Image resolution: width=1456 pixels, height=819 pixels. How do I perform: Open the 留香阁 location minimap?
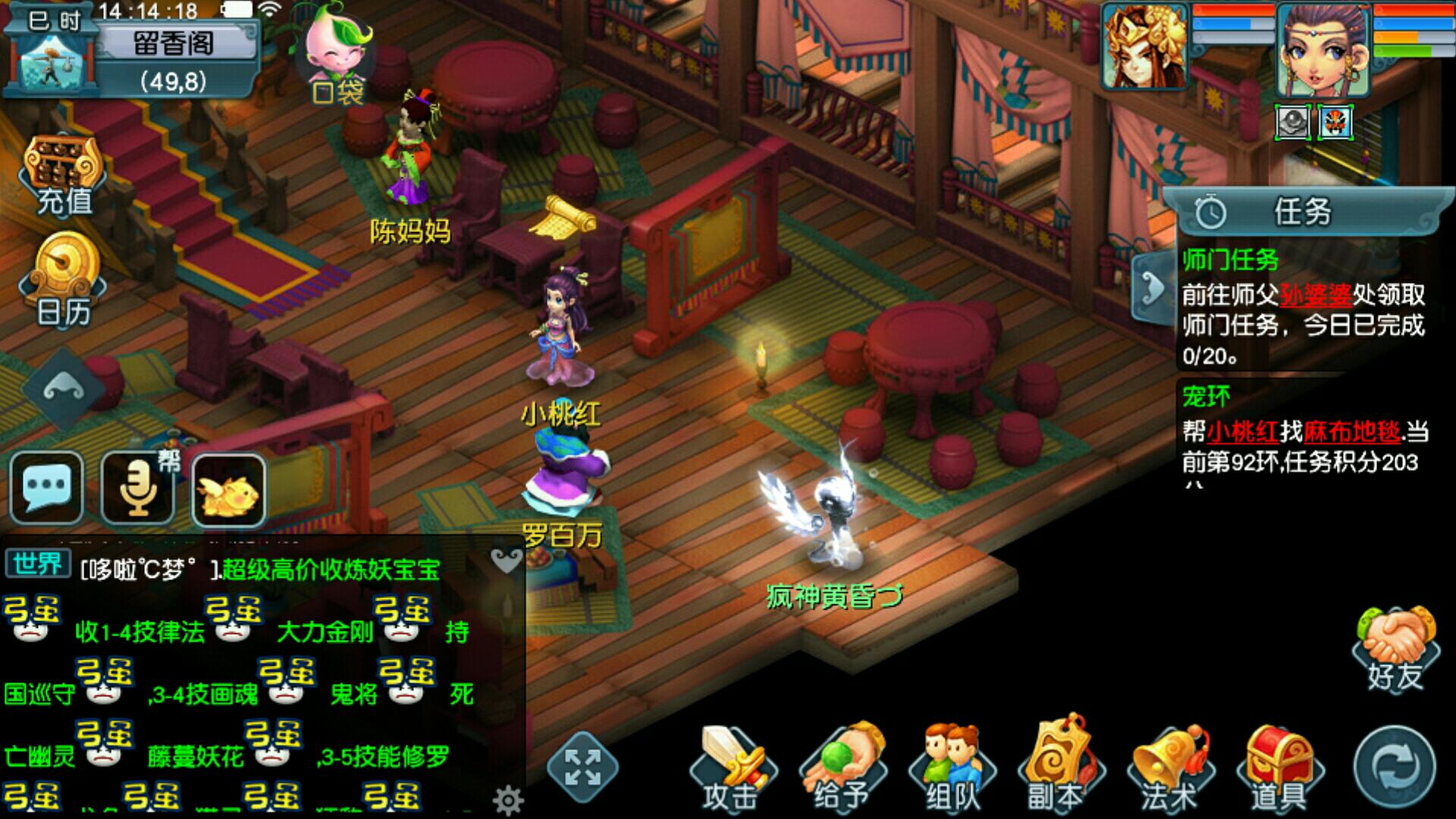(x=173, y=59)
